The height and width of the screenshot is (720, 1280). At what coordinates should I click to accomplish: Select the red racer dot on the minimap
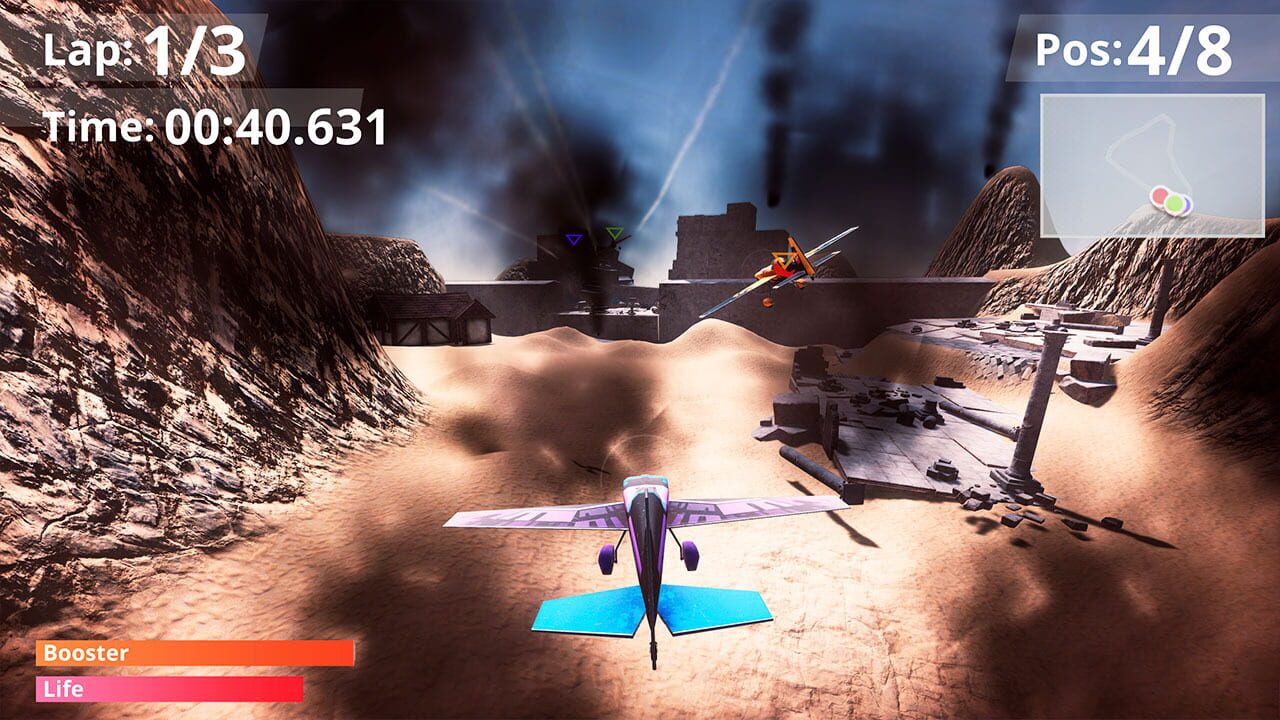(x=1161, y=197)
